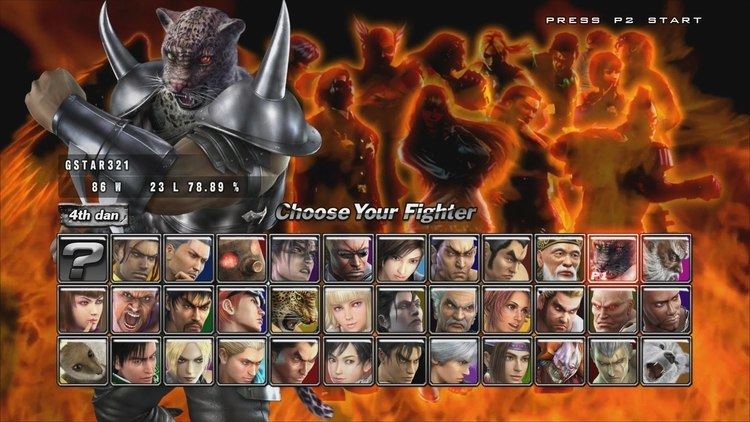Image resolution: width=750 pixels, height=422 pixels.
Task: Choose Anna Williams' portrait
Action: tap(83, 310)
